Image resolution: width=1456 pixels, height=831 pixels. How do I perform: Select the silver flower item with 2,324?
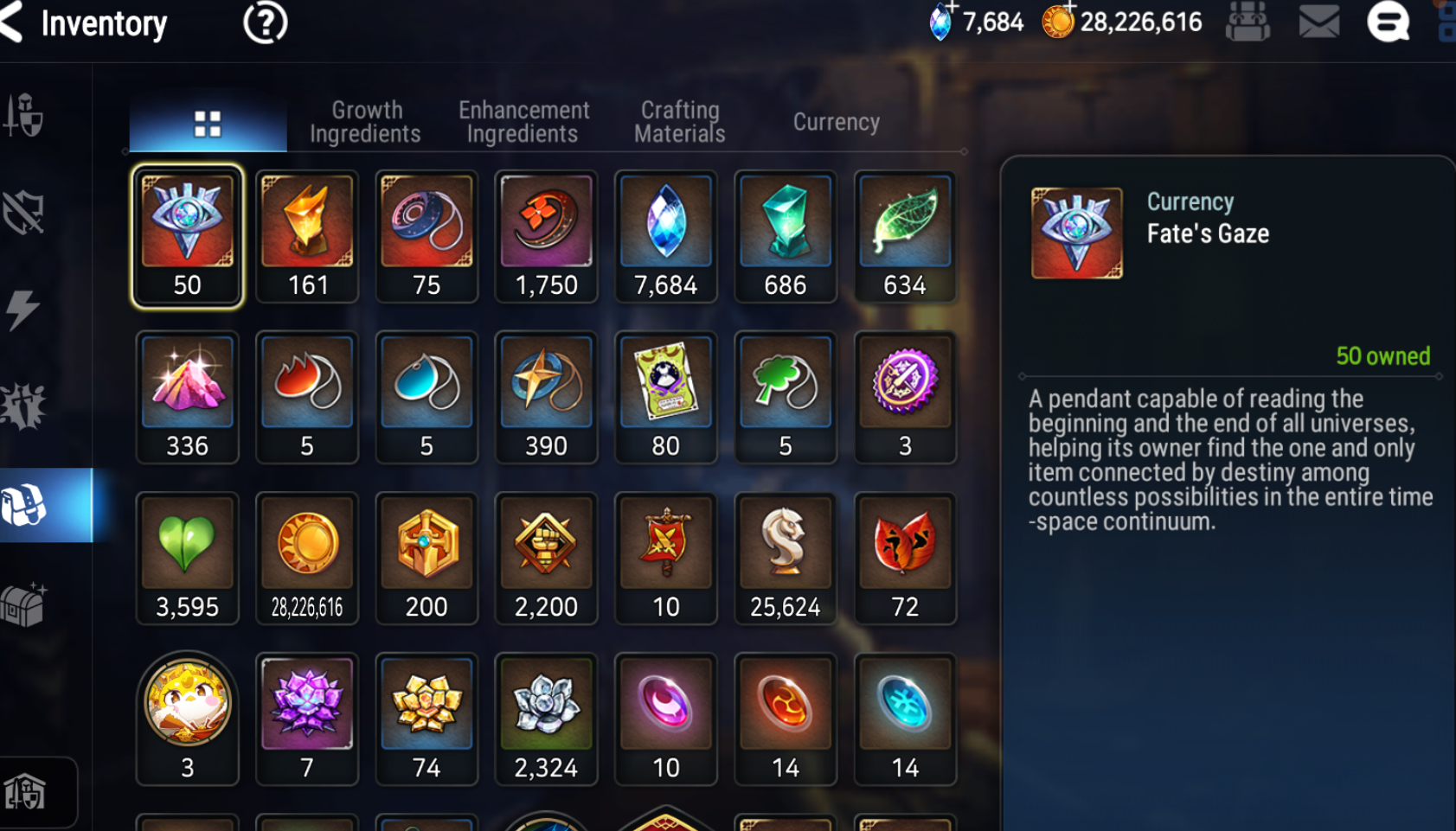pyautogui.click(x=546, y=719)
